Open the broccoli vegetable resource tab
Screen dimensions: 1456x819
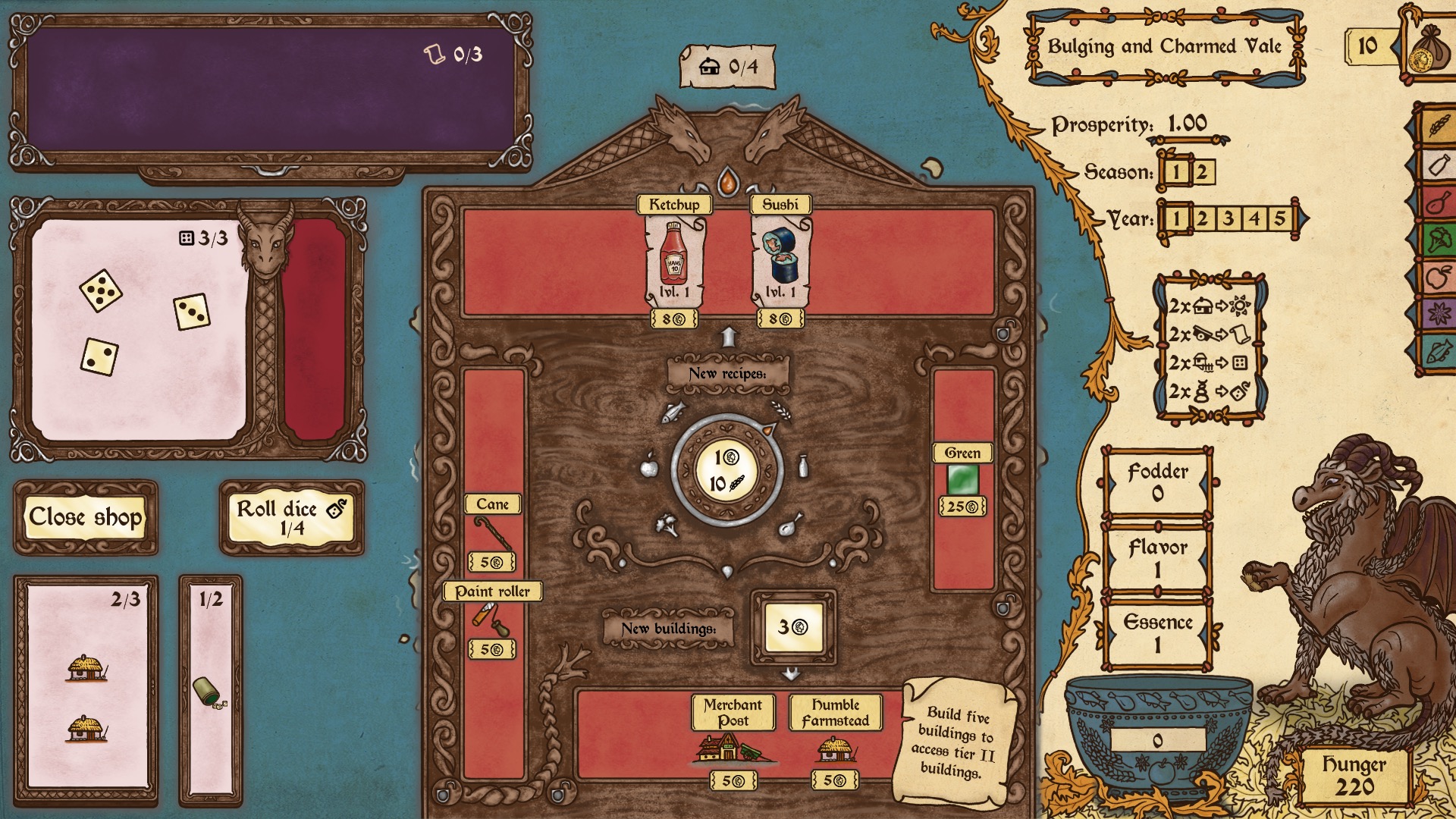pos(1439,240)
